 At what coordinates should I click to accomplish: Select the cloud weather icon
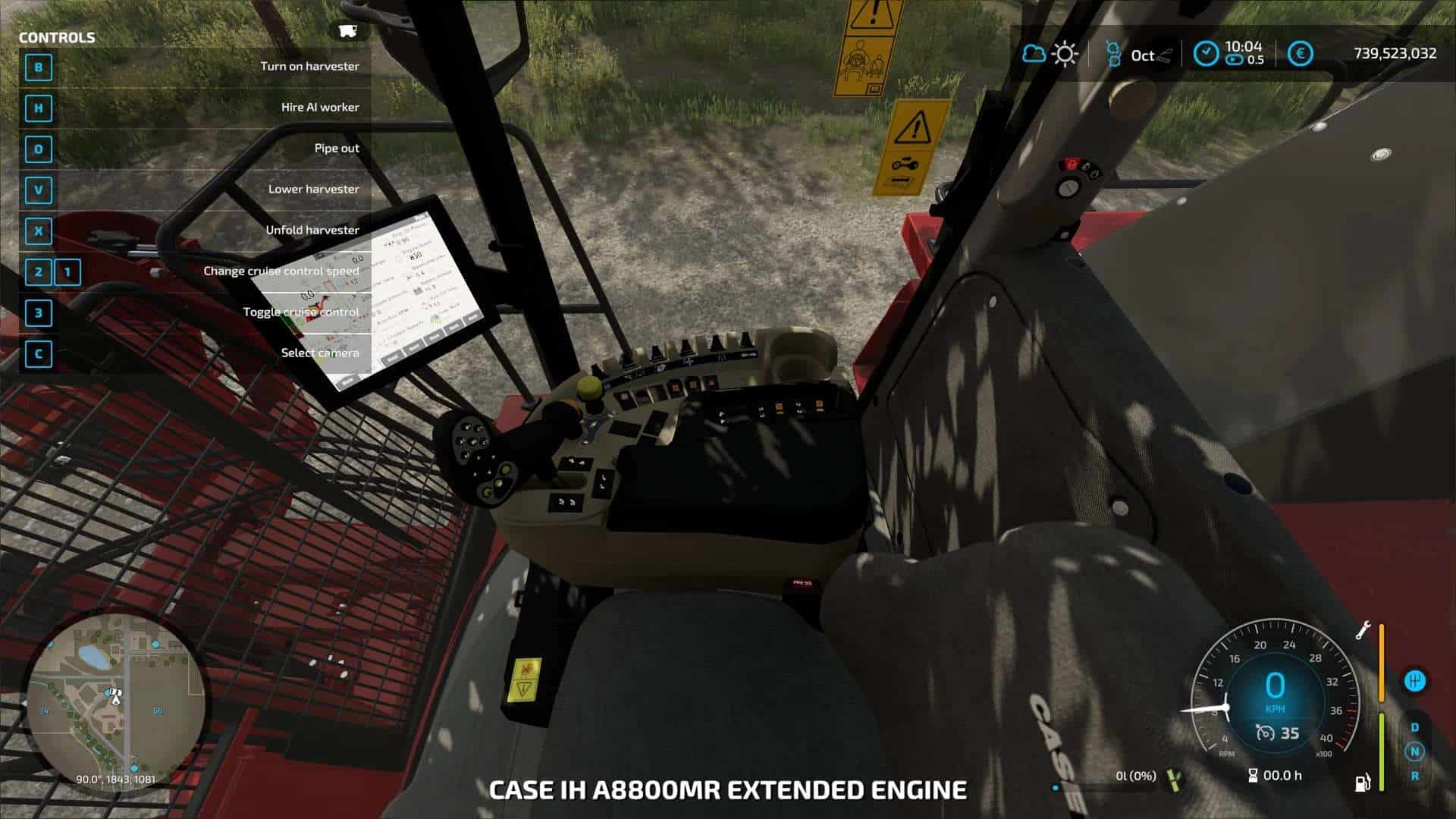(x=1034, y=53)
